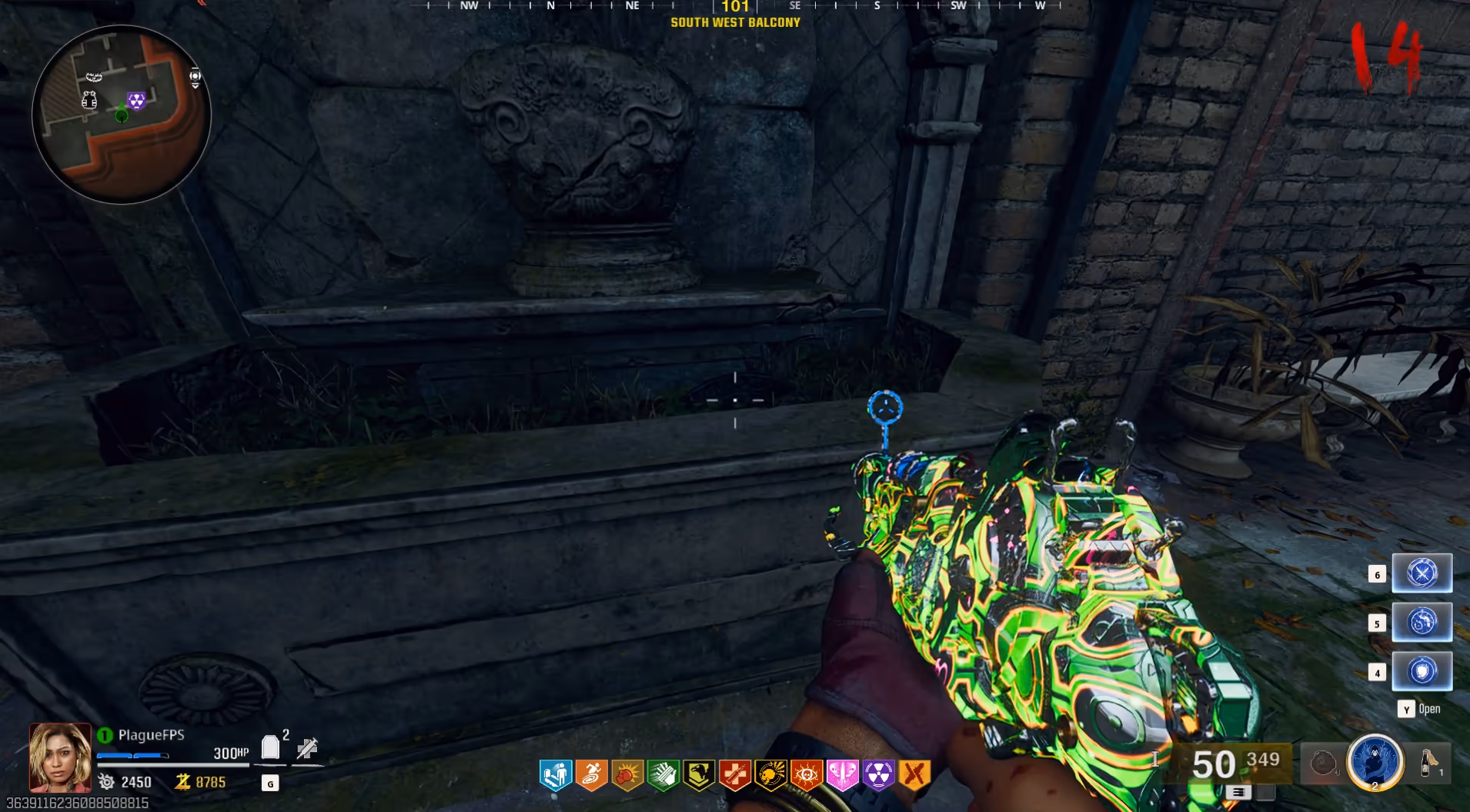Select the orange crossed-pistols perk icon

point(914,775)
